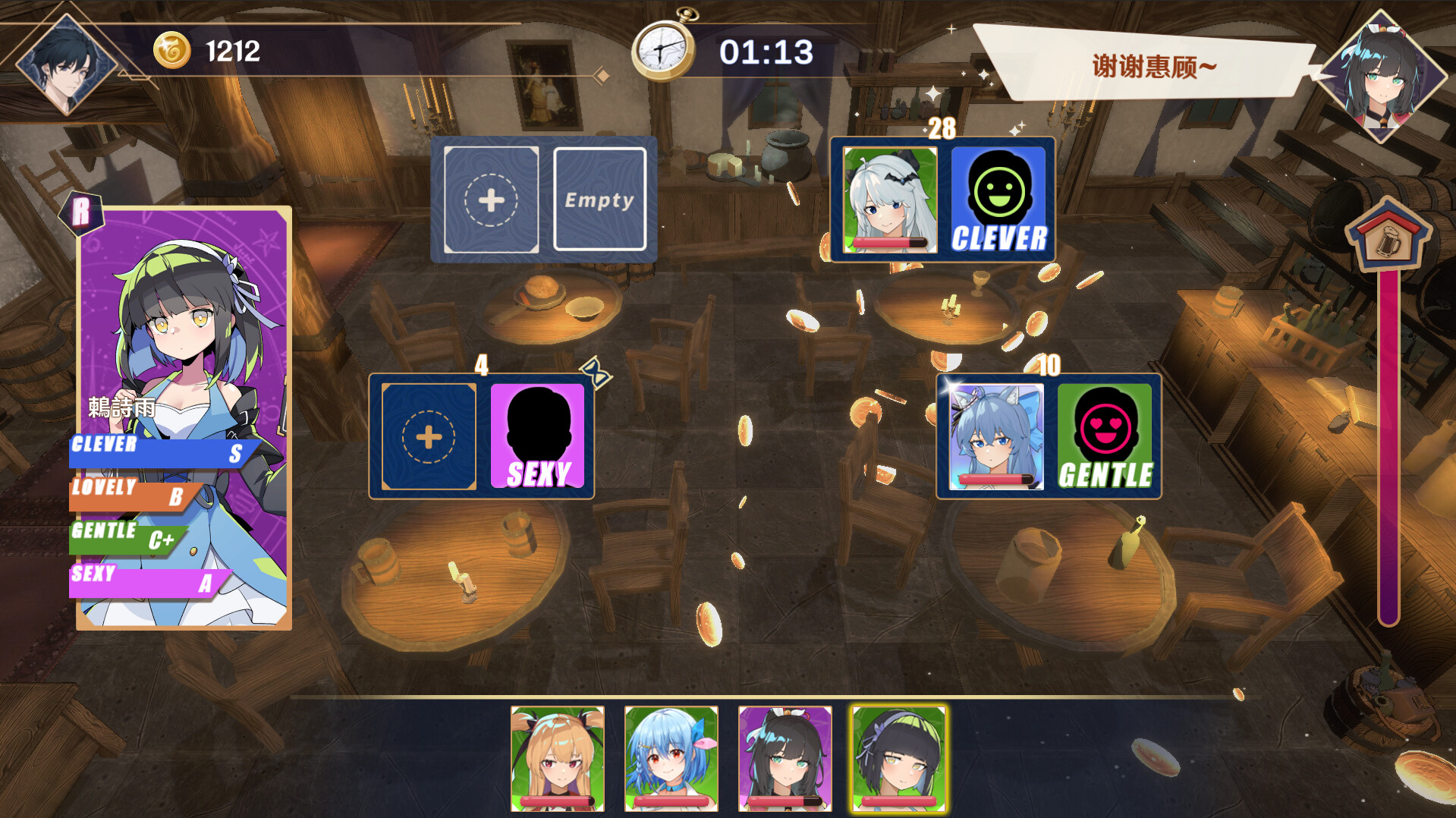Image resolution: width=1456 pixels, height=818 pixels.
Task: Click the hourglass icon on the SEXY card
Action: [x=595, y=372]
